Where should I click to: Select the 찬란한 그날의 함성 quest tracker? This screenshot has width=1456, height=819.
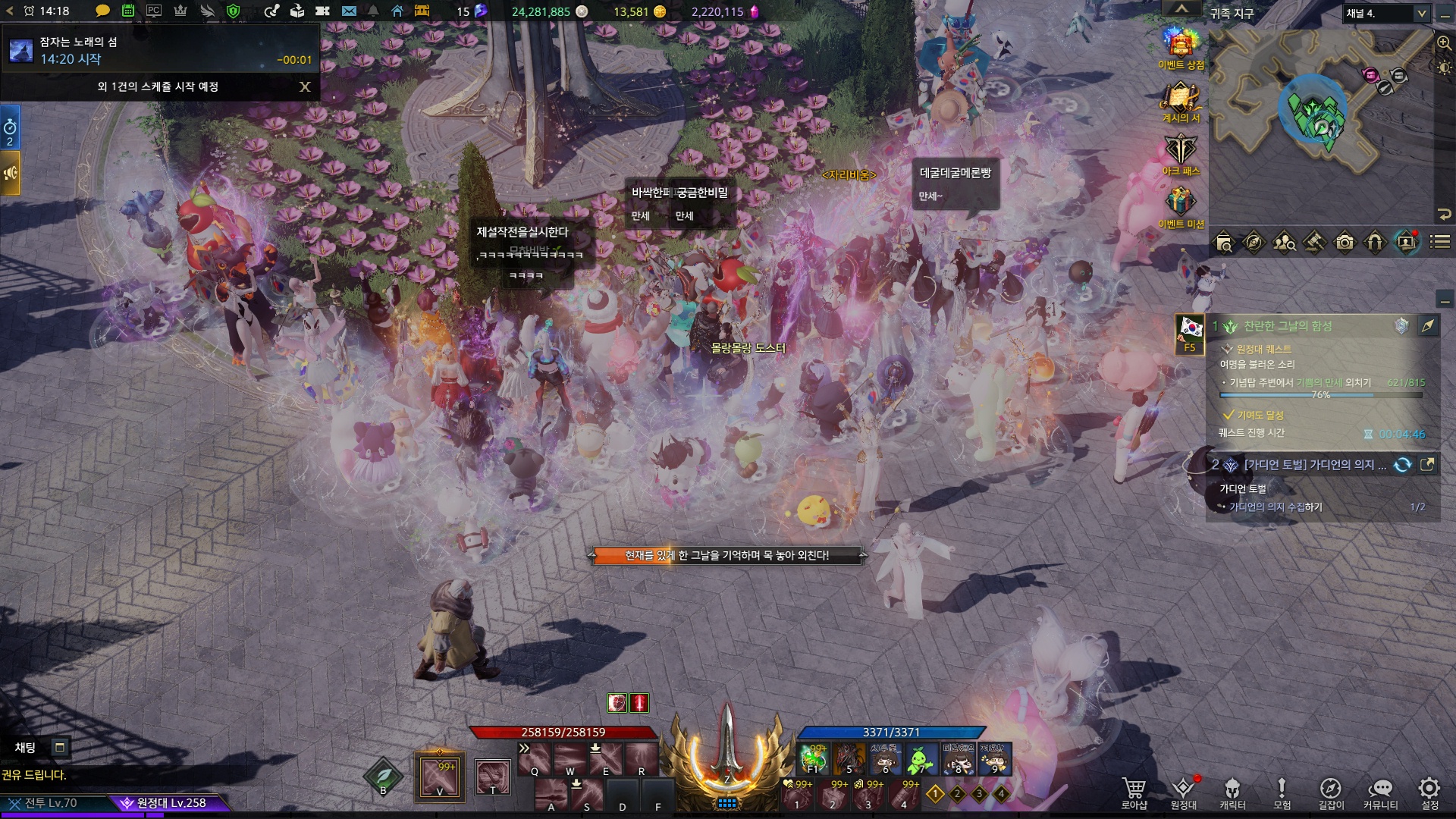coord(1288,326)
